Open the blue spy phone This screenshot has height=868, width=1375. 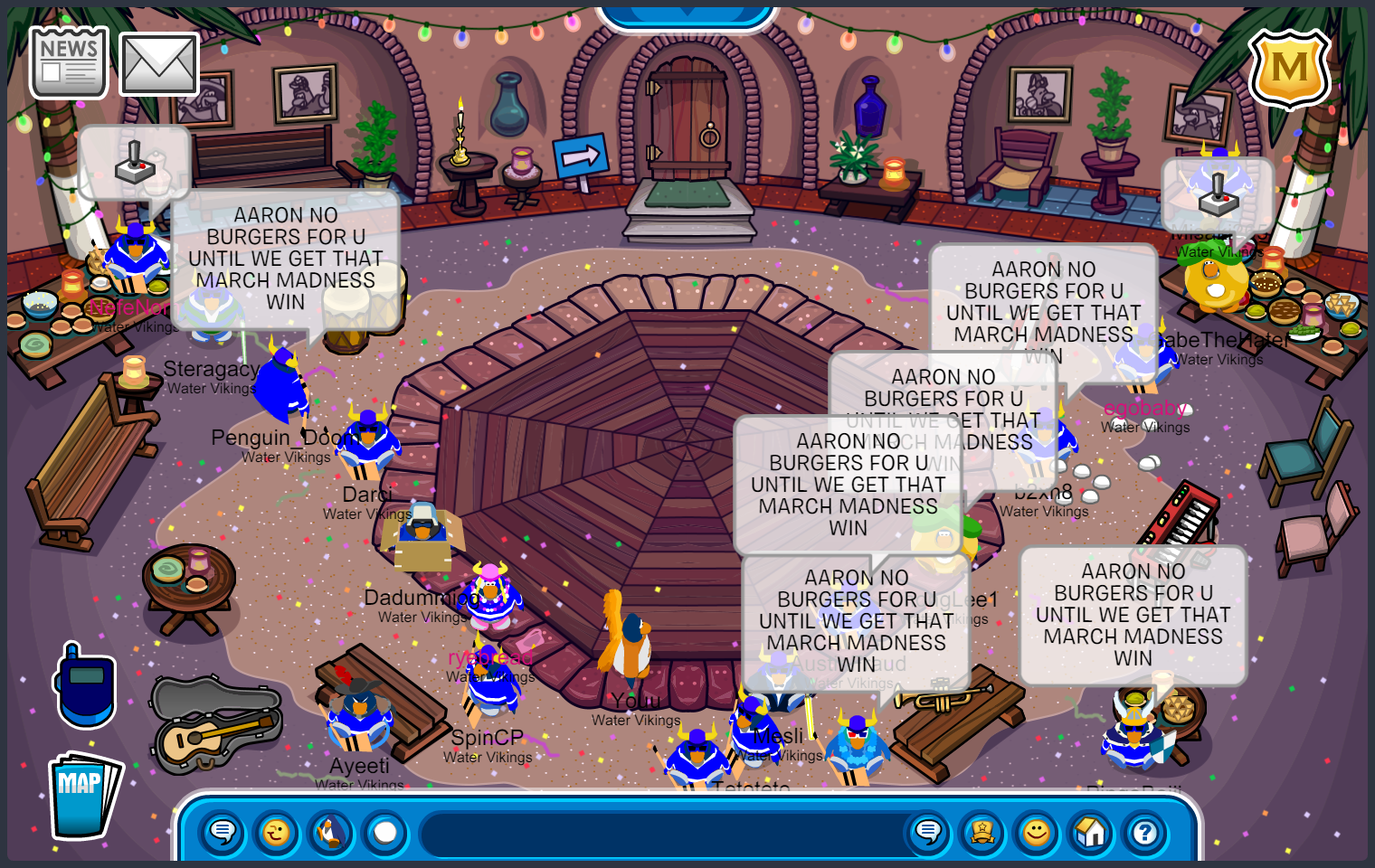86,685
